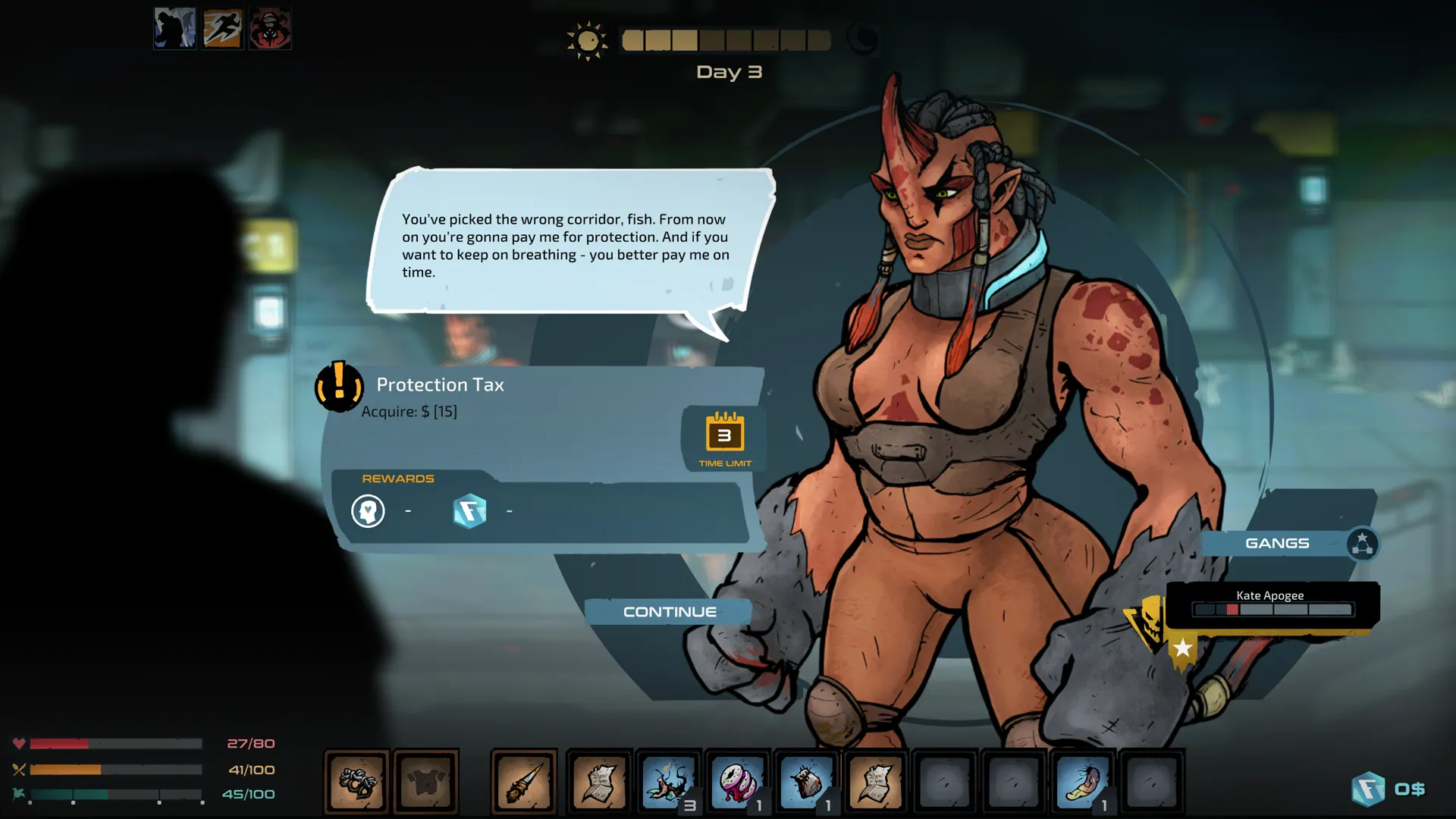Select the knuckle weapon in inventory
This screenshot has width=1456, height=819.
pyautogui.click(x=356, y=781)
